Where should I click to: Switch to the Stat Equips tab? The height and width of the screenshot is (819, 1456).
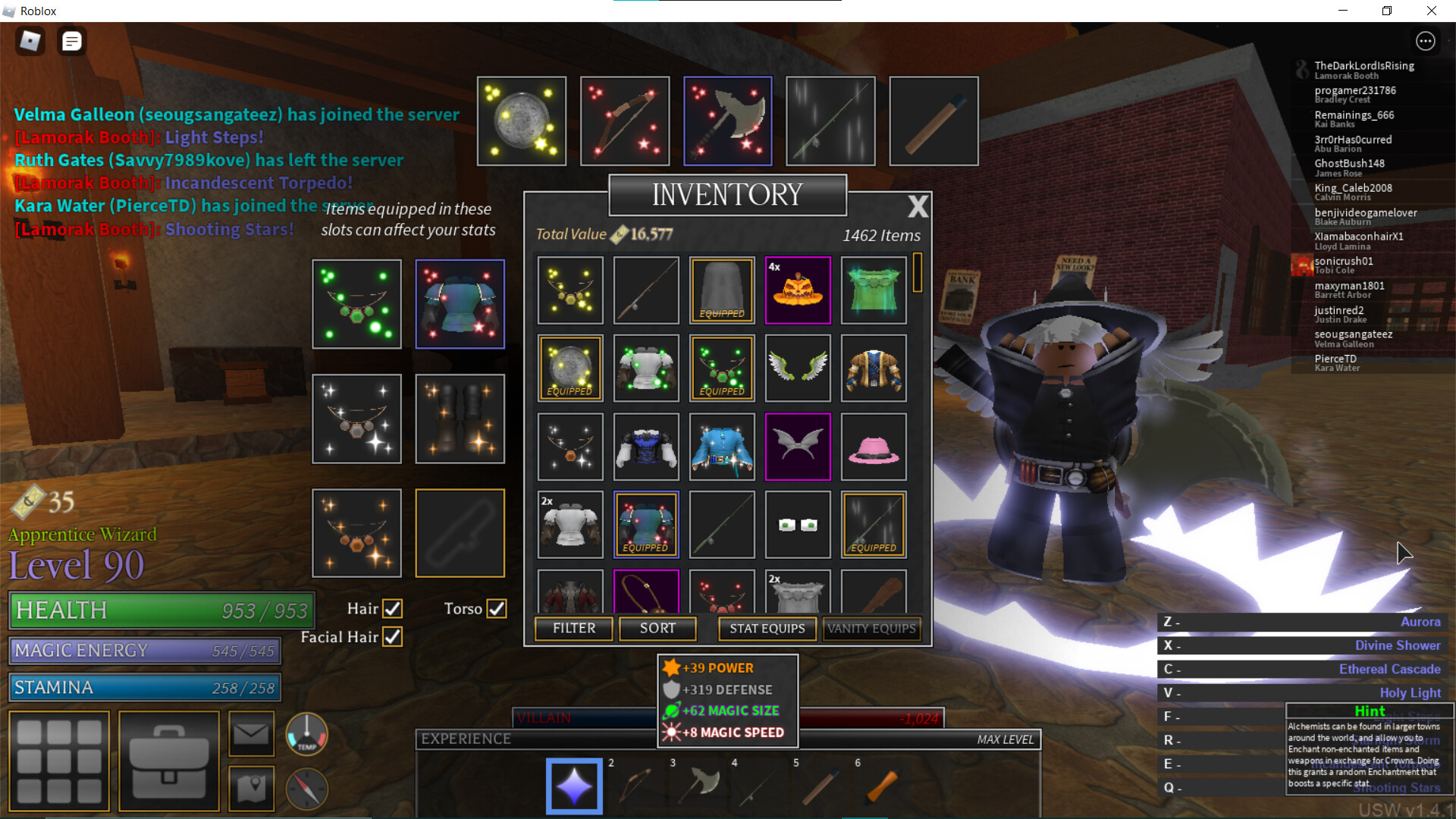coord(767,629)
